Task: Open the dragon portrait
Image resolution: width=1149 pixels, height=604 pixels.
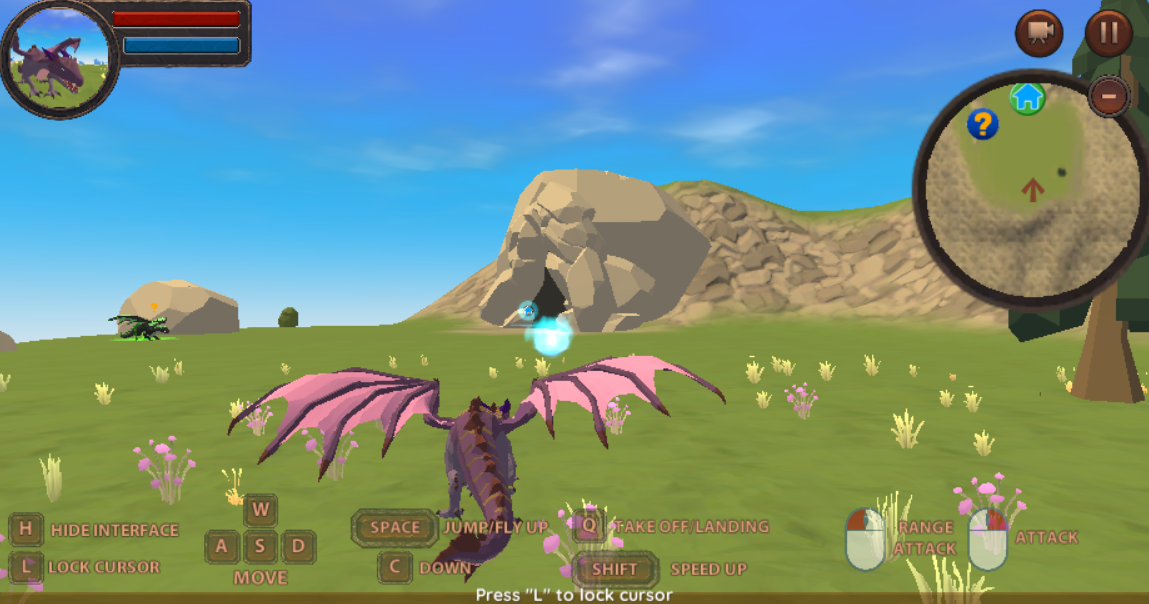Action: [x=58, y=60]
